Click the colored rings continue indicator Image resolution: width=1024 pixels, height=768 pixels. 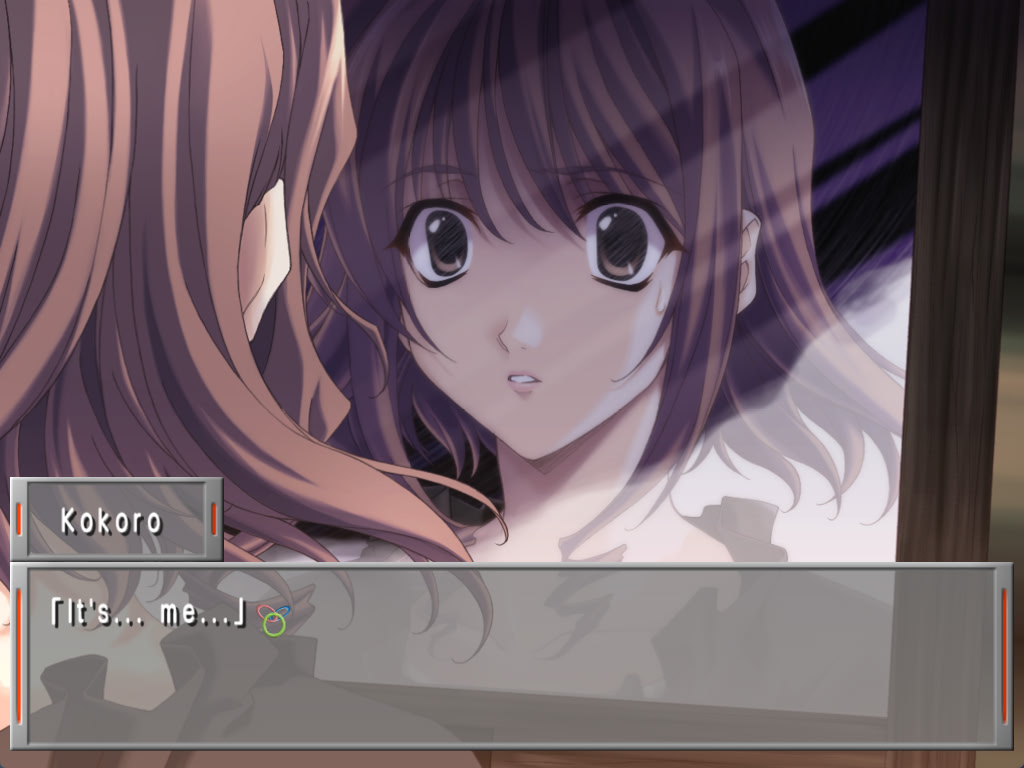coord(272,619)
